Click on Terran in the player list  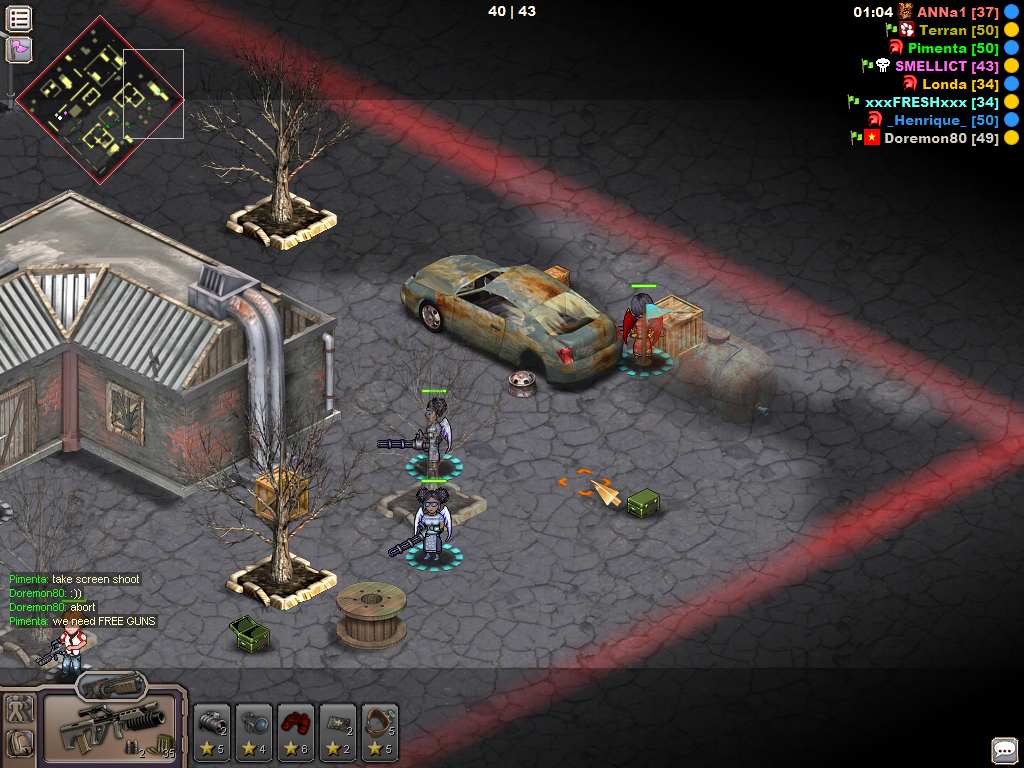pyautogui.click(x=944, y=30)
